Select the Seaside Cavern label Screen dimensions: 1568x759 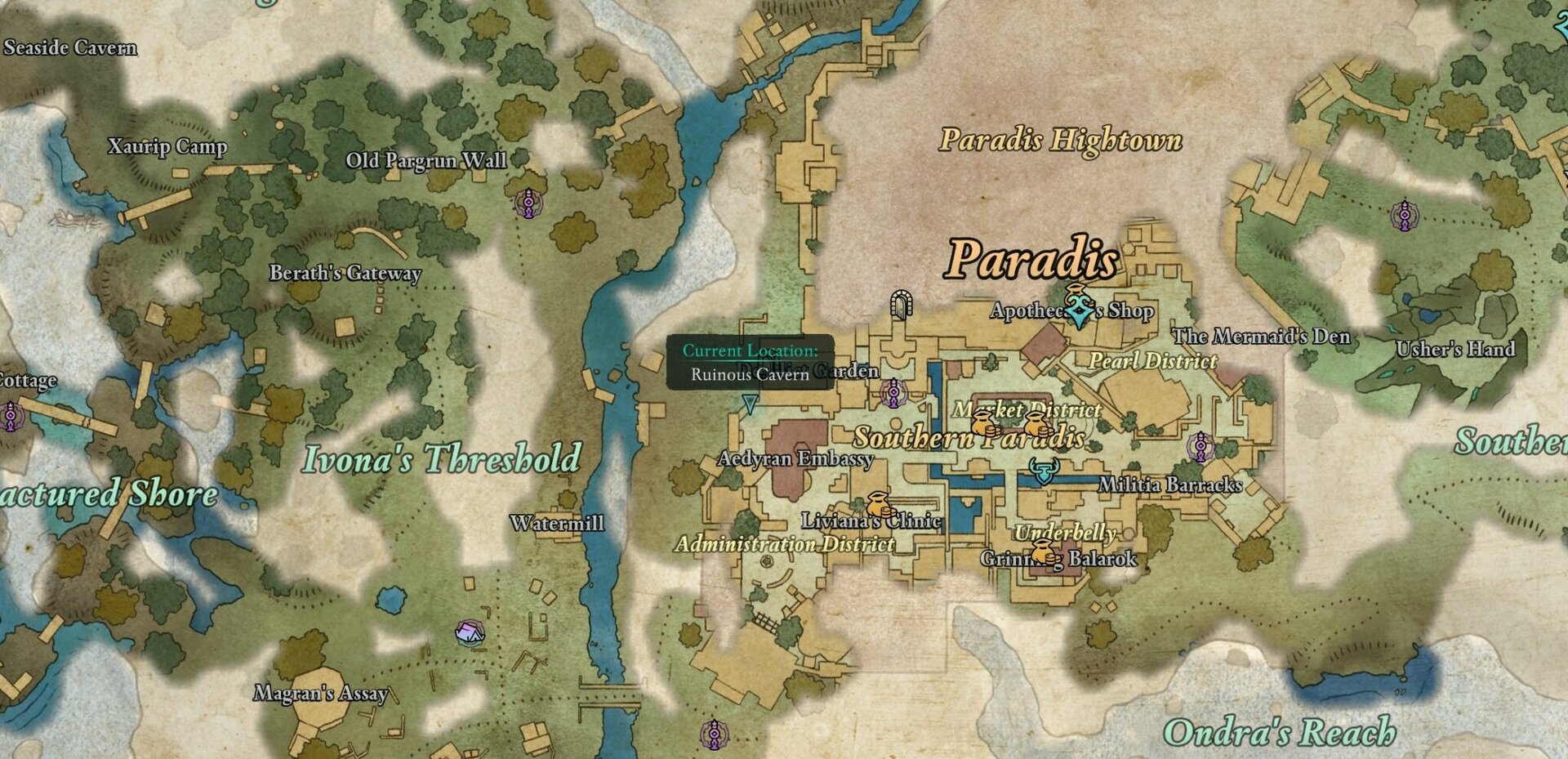(70, 48)
